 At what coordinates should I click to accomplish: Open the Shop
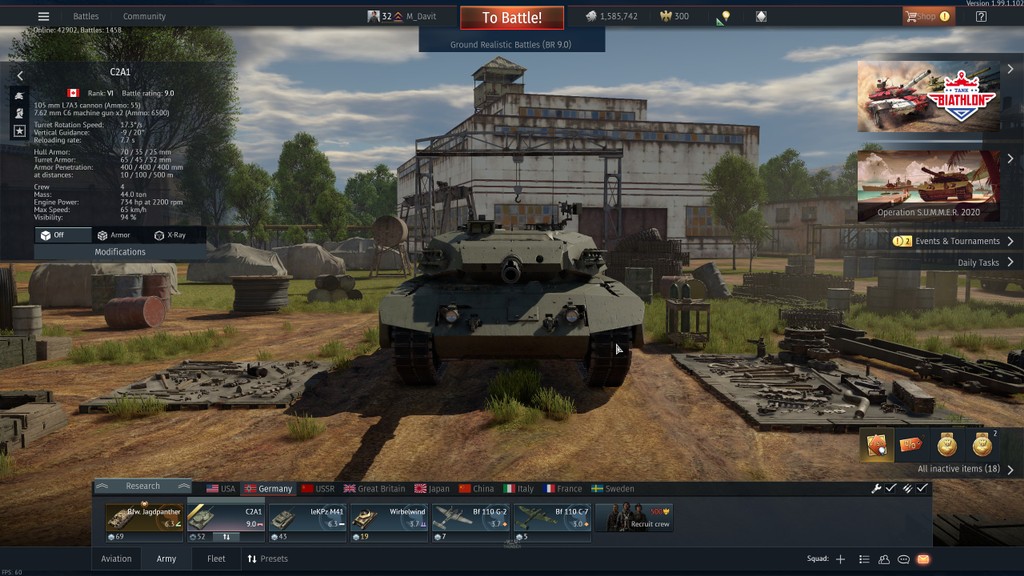click(x=926, y=17)
